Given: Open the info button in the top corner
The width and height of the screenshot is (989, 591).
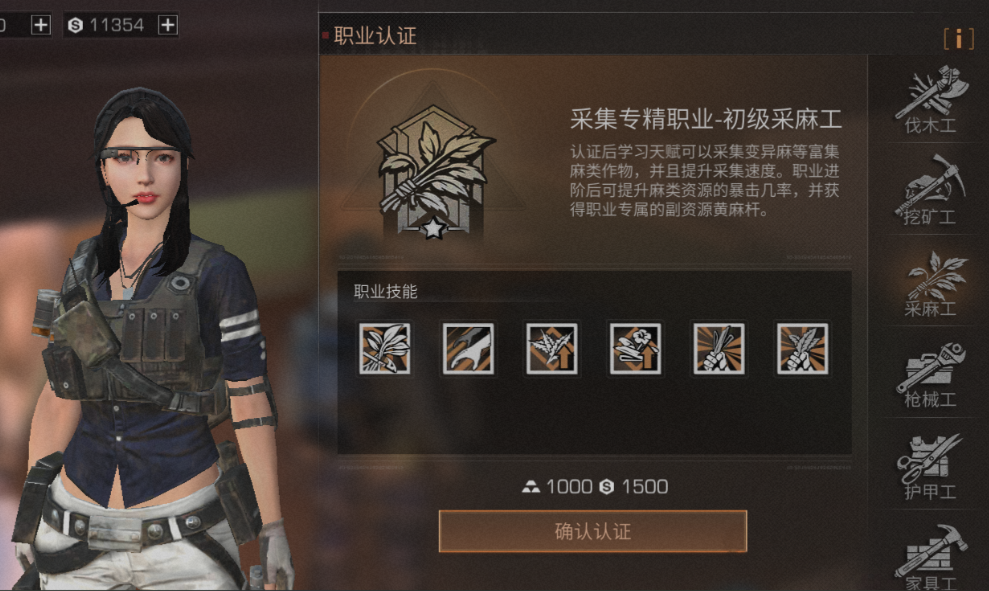Looking at the screenshot, I should pyautogui.click(x=958, y=38).
